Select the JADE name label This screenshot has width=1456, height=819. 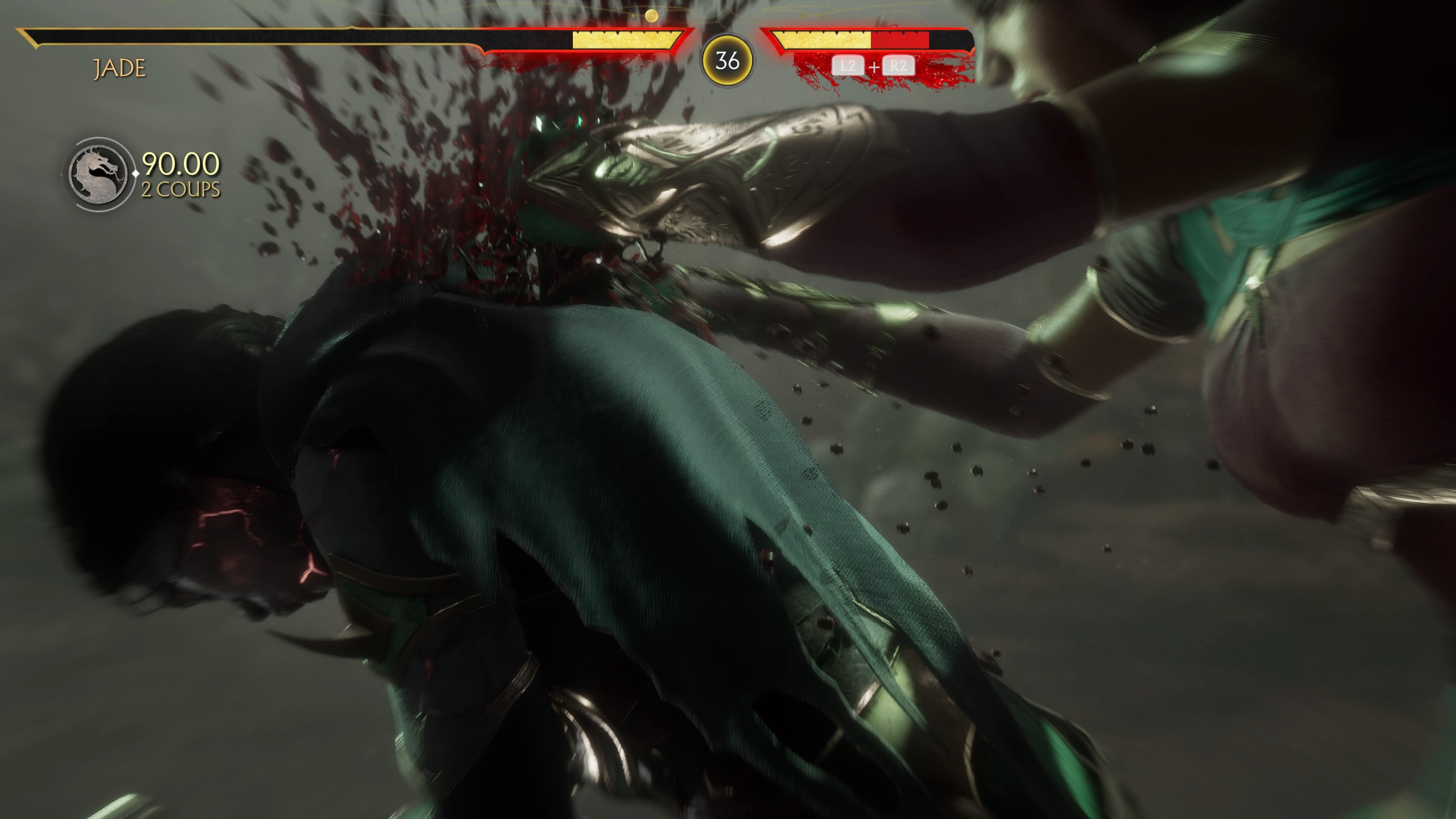pyautogui.click(x=119, y=68)
